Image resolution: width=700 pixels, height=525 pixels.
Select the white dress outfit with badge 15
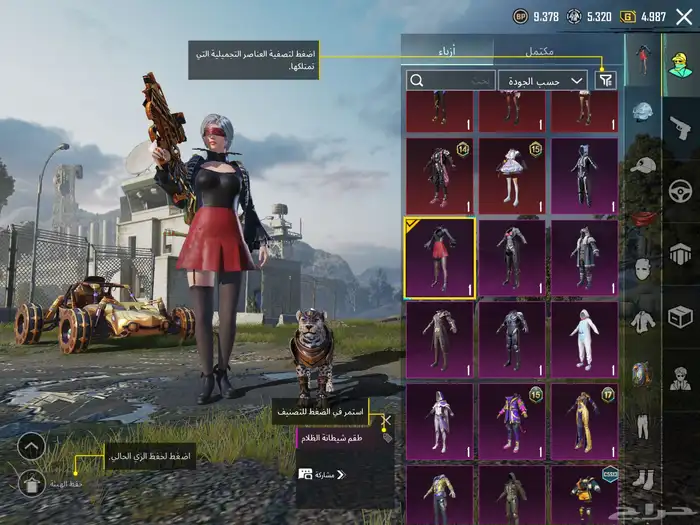[x=512, y=175]
